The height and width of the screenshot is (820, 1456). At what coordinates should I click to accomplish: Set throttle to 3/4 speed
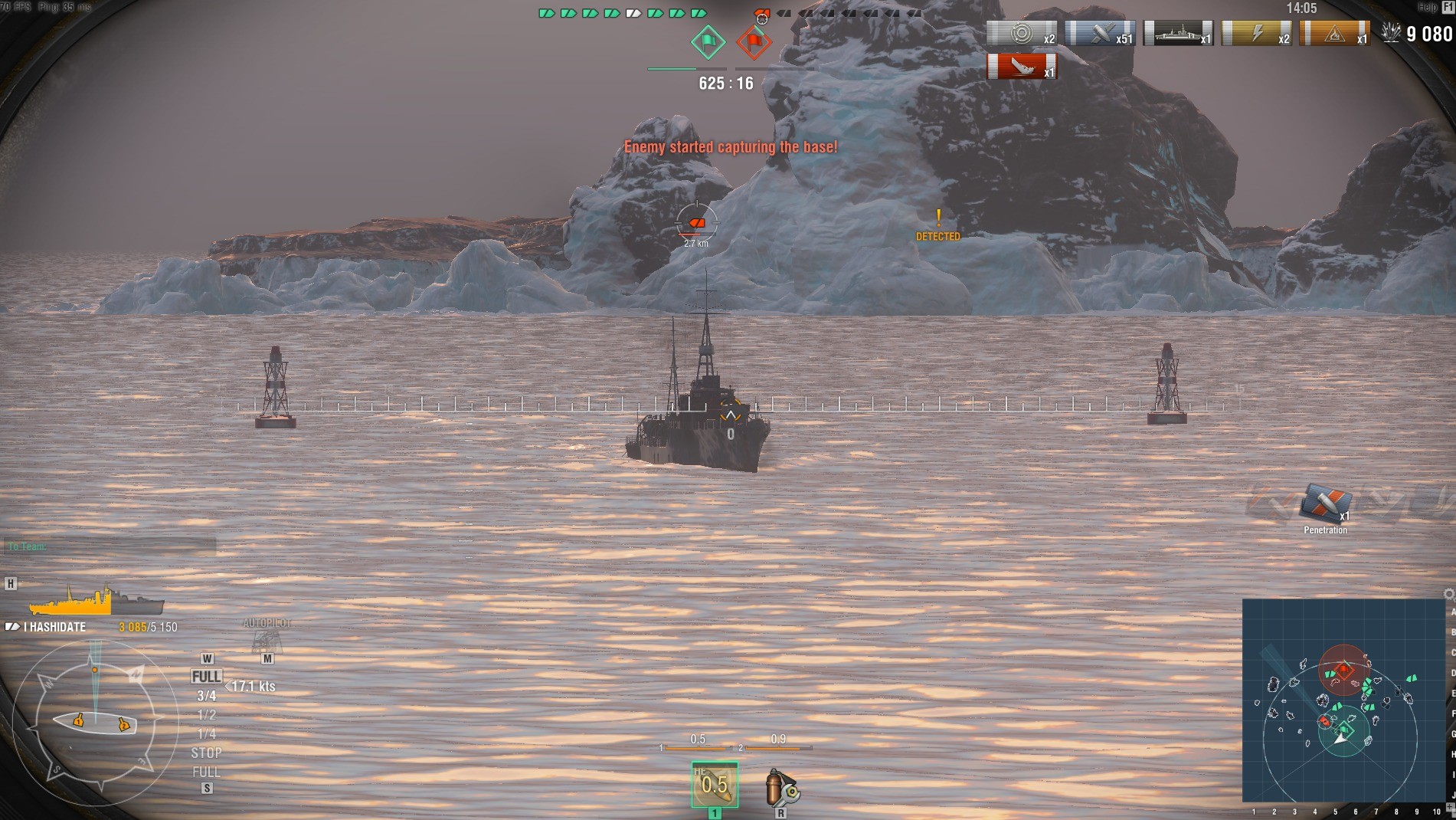(x=206, y=696)
